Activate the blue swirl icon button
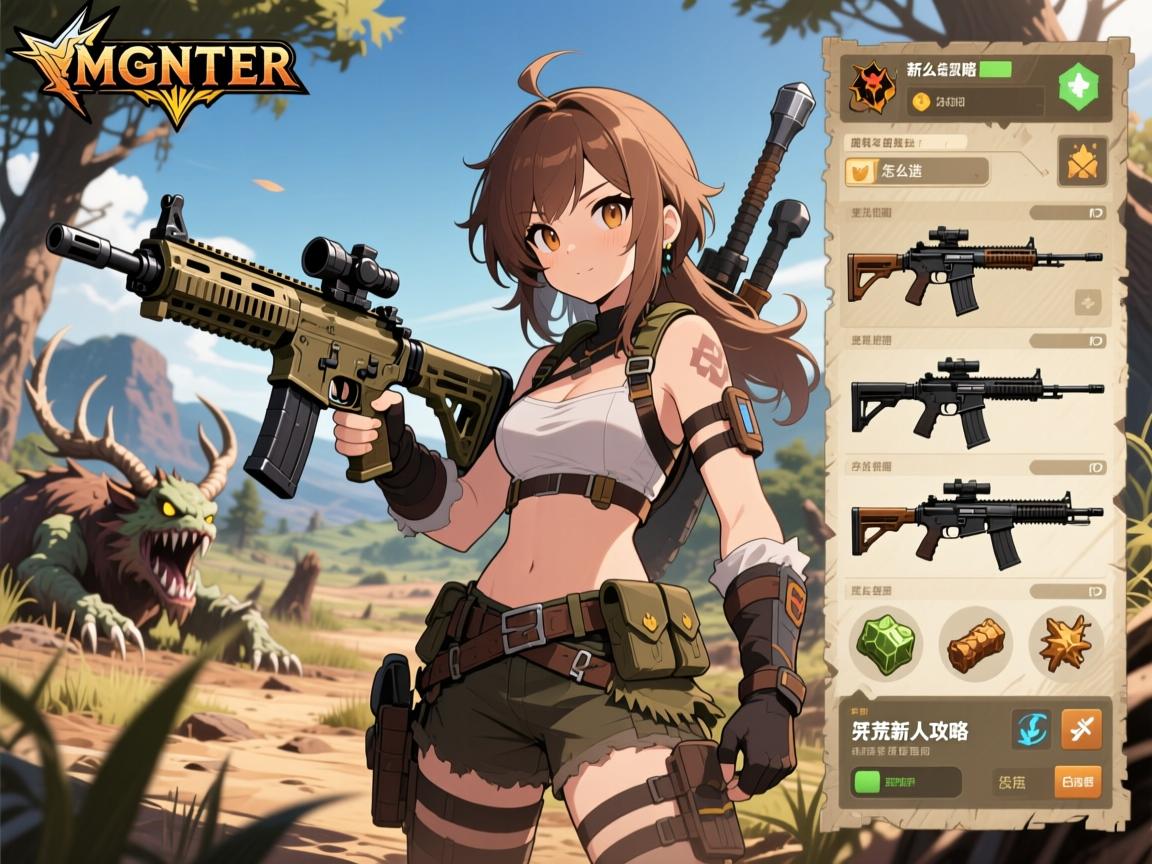Image resolution: width=1152 pixels, height=864 pixels. pyautogui.click(x=1030, y=729)
